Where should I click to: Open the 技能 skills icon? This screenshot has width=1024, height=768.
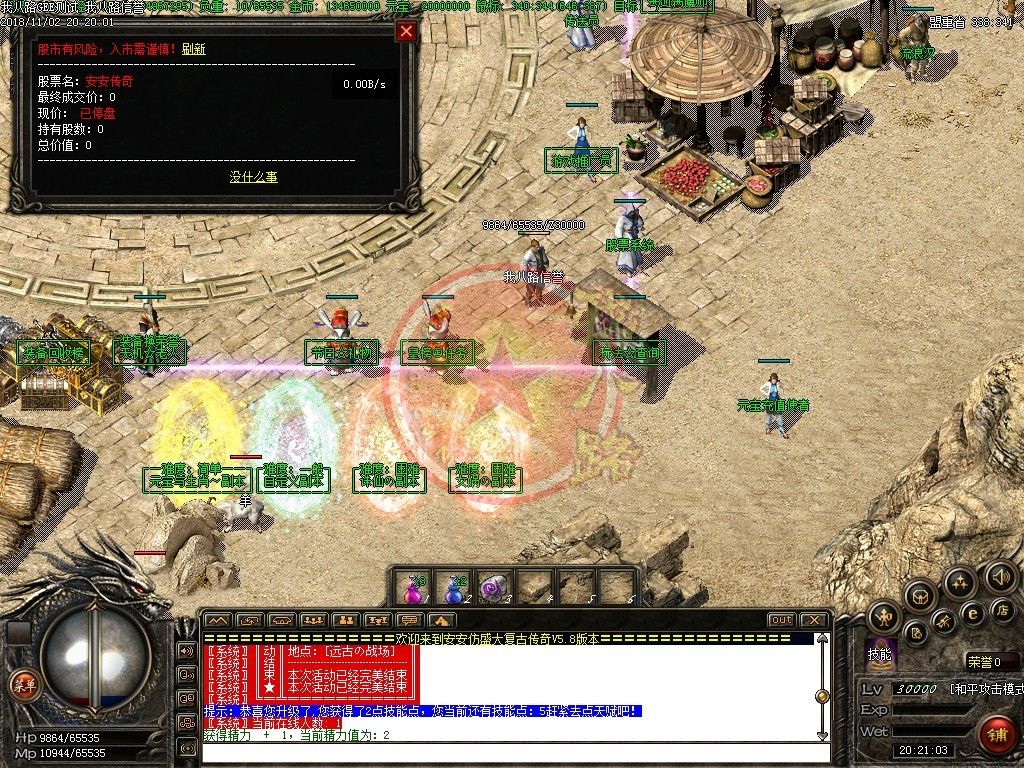(880, 654)
